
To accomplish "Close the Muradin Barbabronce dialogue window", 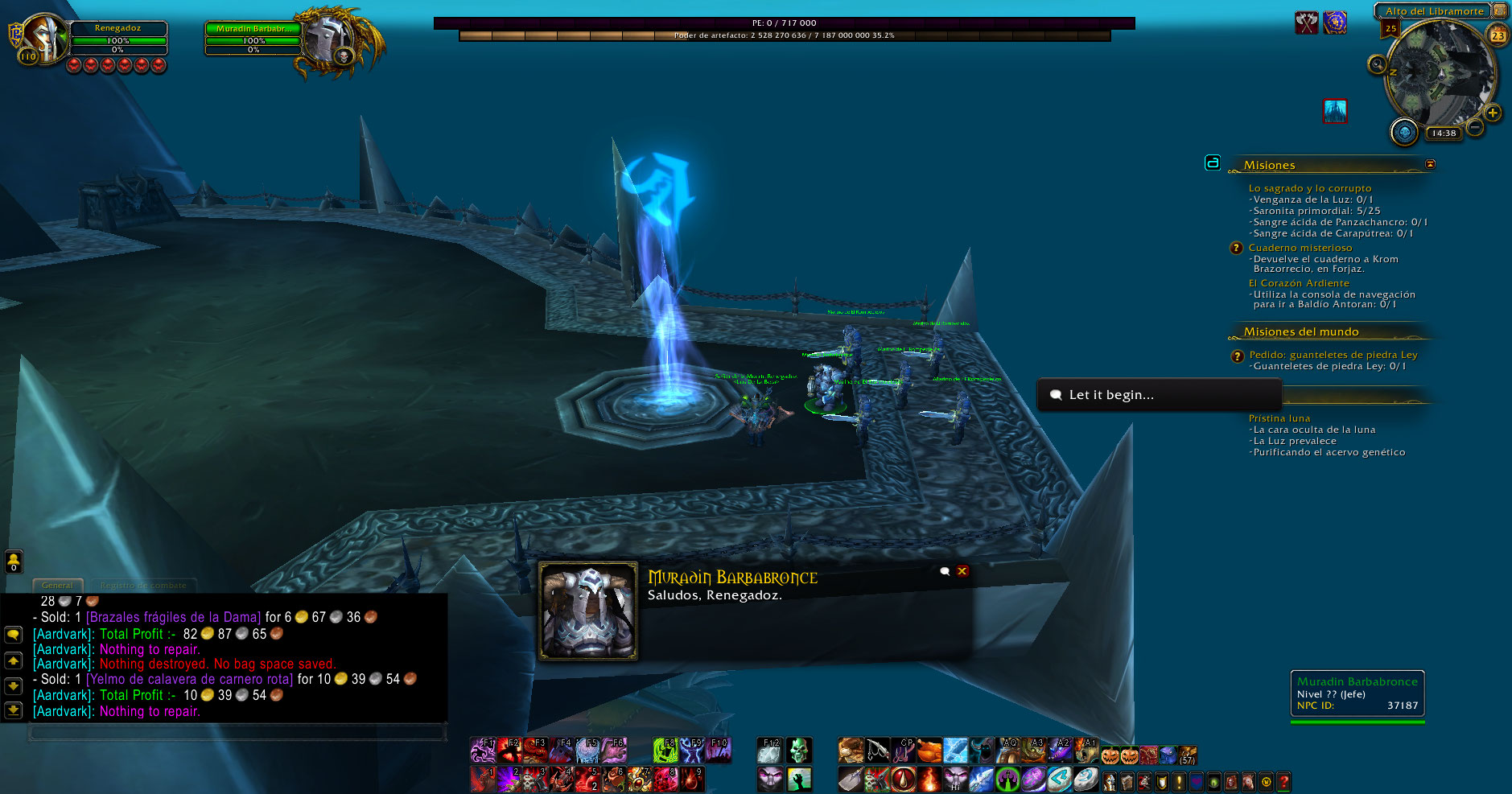I will 962,571.
